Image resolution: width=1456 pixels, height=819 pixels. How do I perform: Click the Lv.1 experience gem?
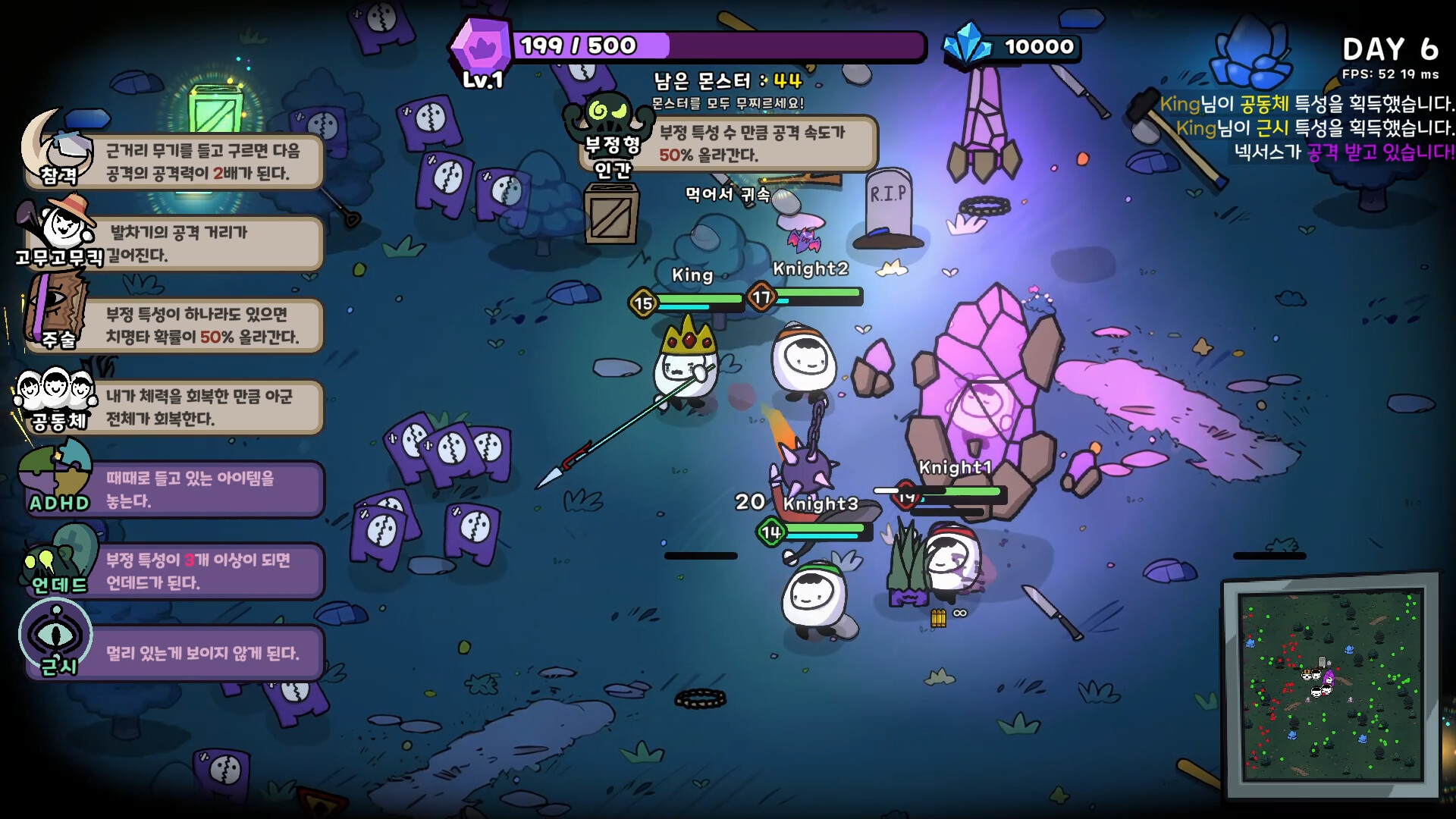pos(483,45)
